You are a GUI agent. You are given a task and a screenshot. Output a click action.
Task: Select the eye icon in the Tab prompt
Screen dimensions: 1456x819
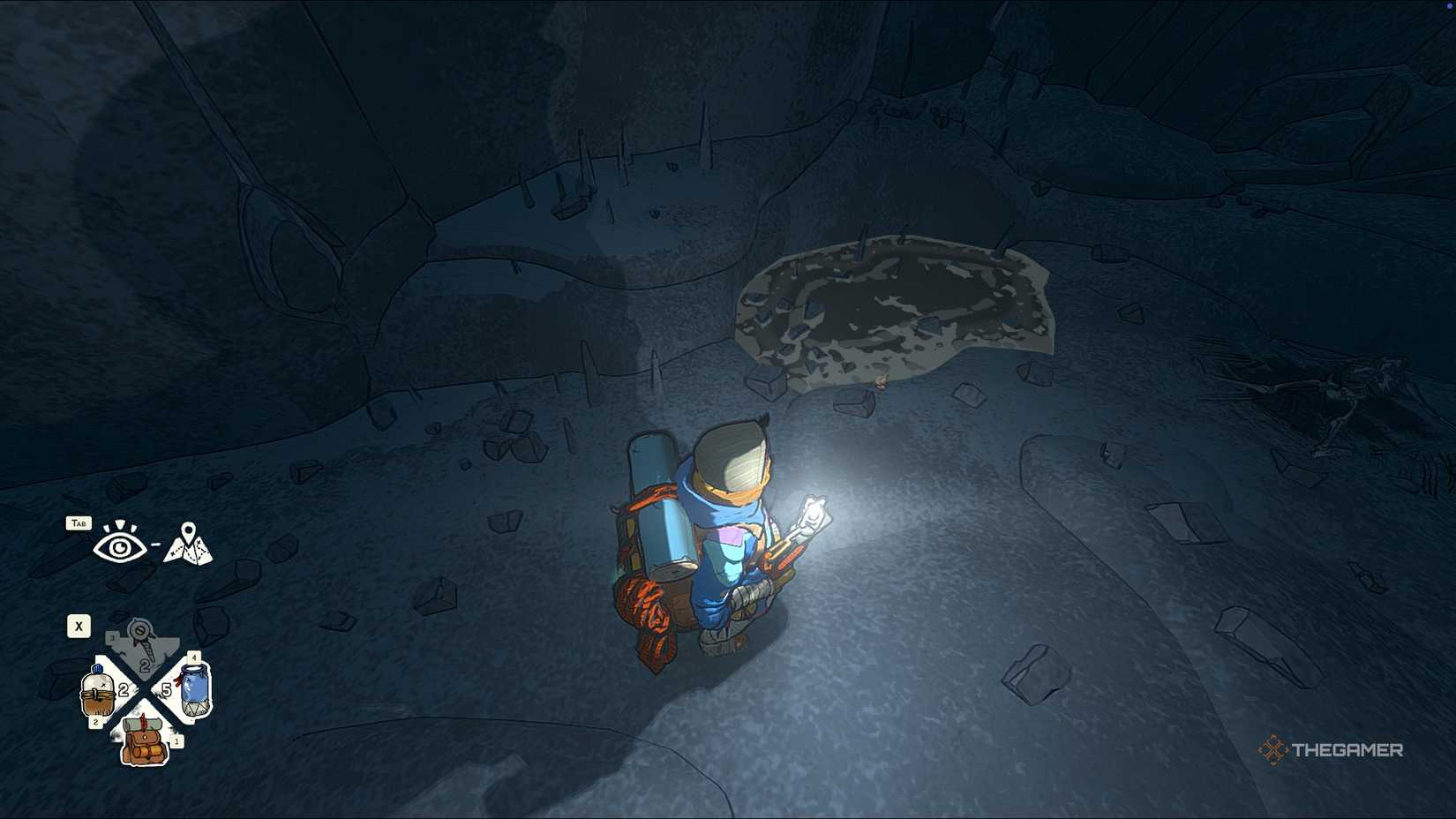120,546
